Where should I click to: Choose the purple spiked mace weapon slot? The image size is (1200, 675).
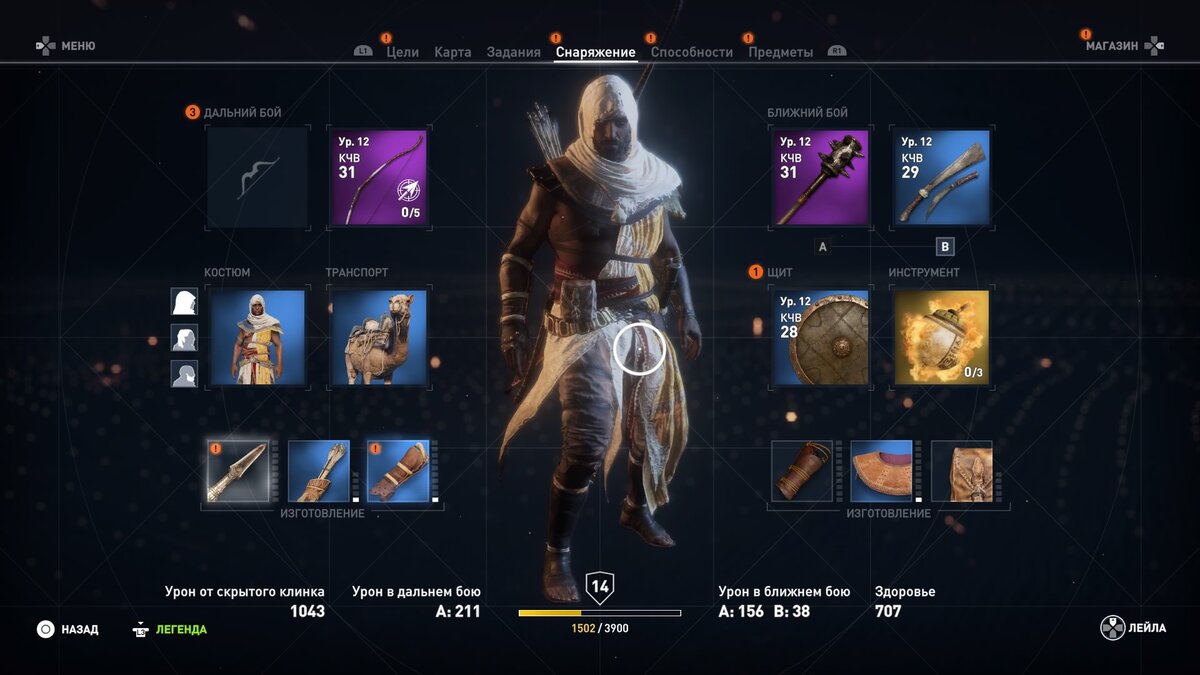820,177
